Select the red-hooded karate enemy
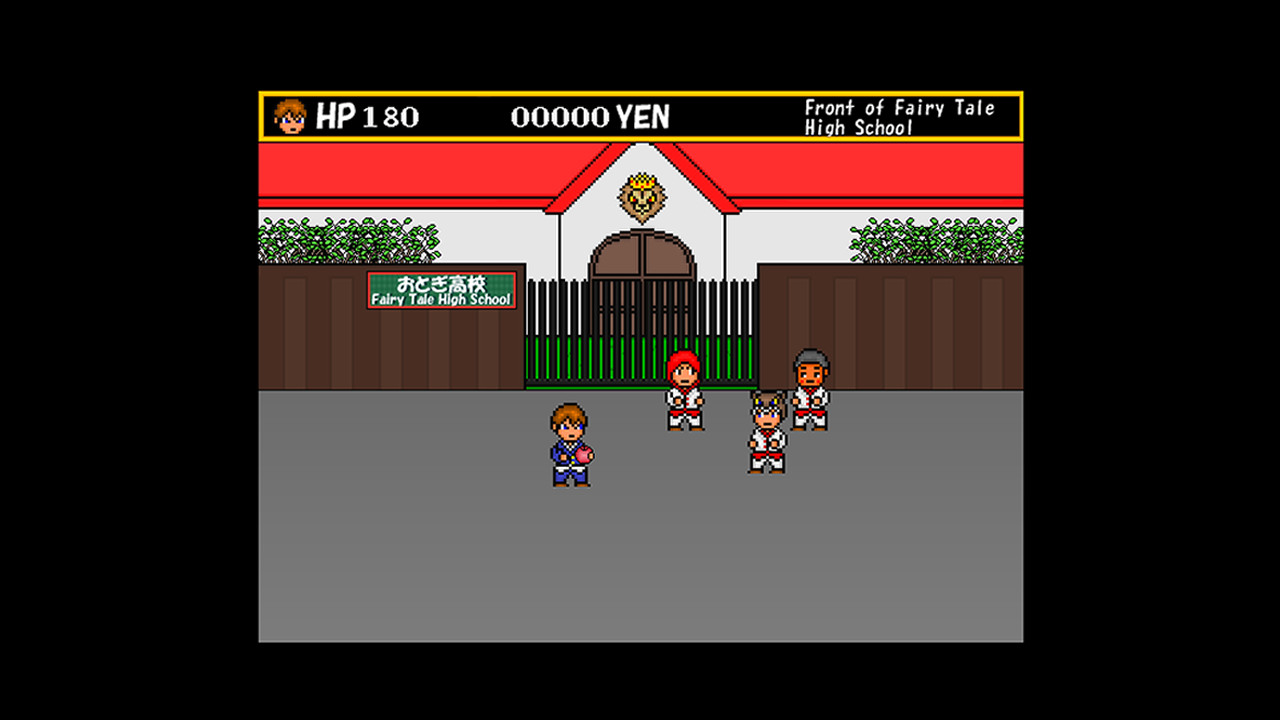Viewport: 1280px width, 720px height. [683, 390]
